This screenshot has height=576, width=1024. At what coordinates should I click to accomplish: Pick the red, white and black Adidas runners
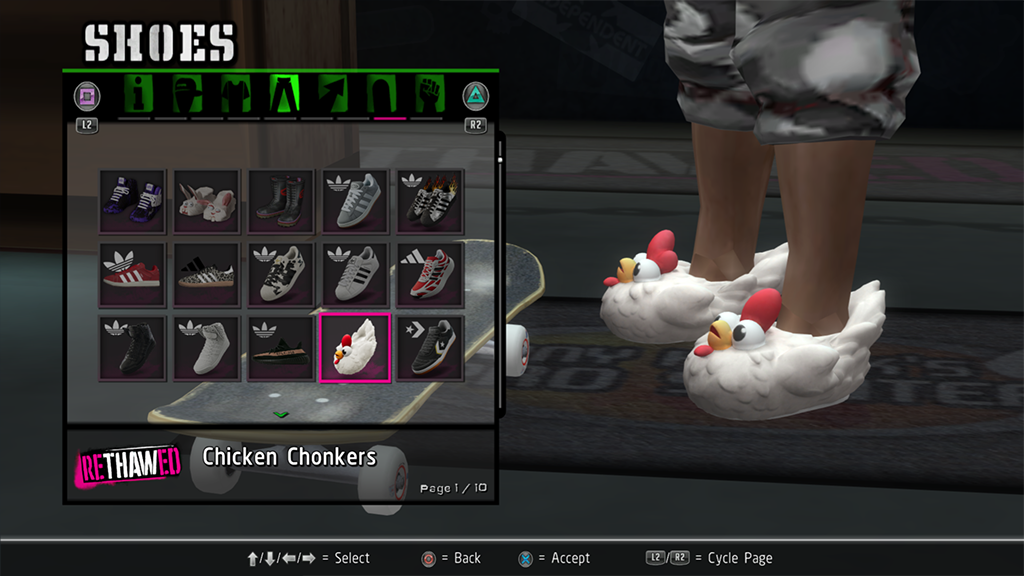[430, 274]
